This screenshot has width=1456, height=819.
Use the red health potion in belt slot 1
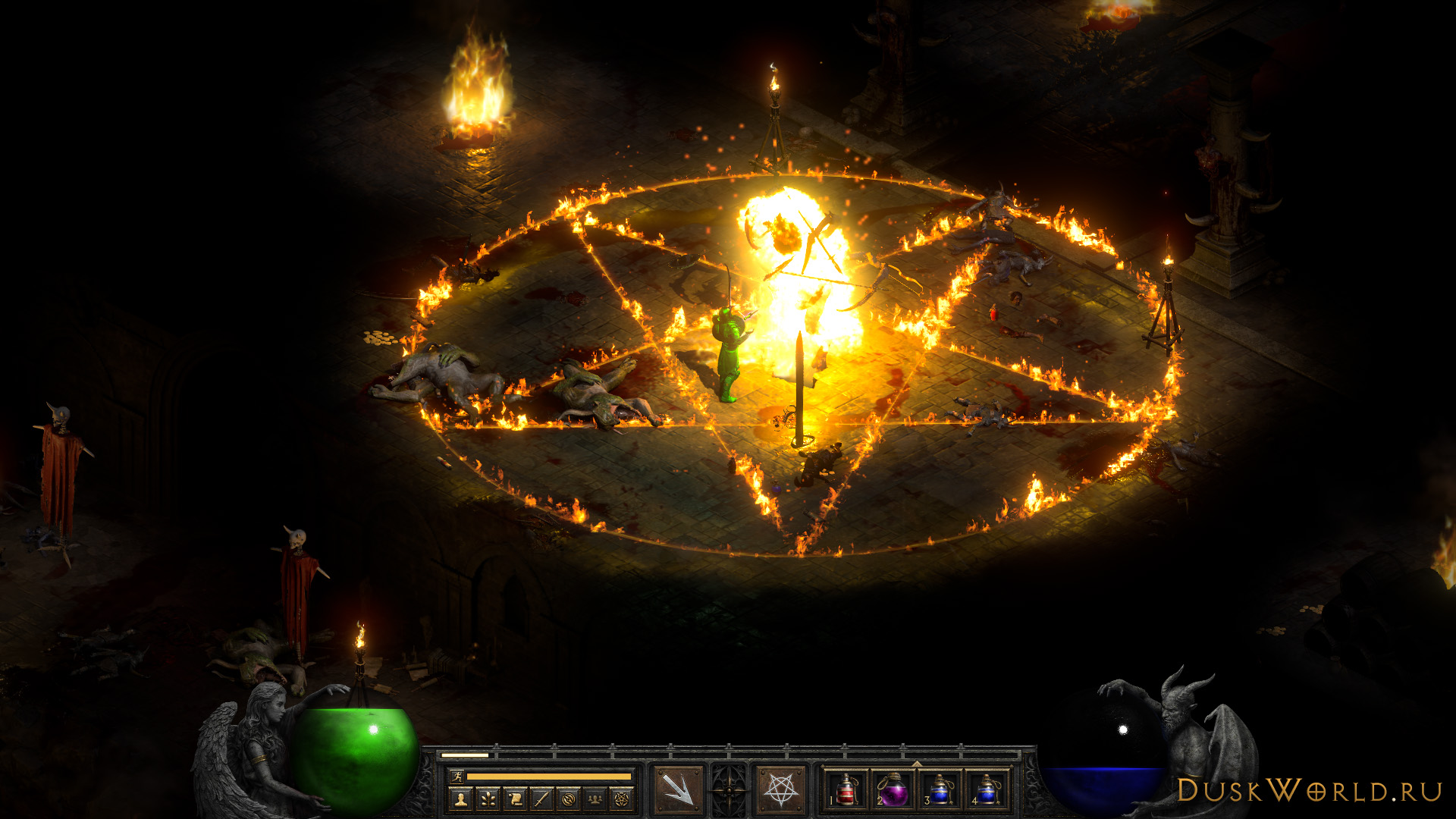[x=846, y=789]
